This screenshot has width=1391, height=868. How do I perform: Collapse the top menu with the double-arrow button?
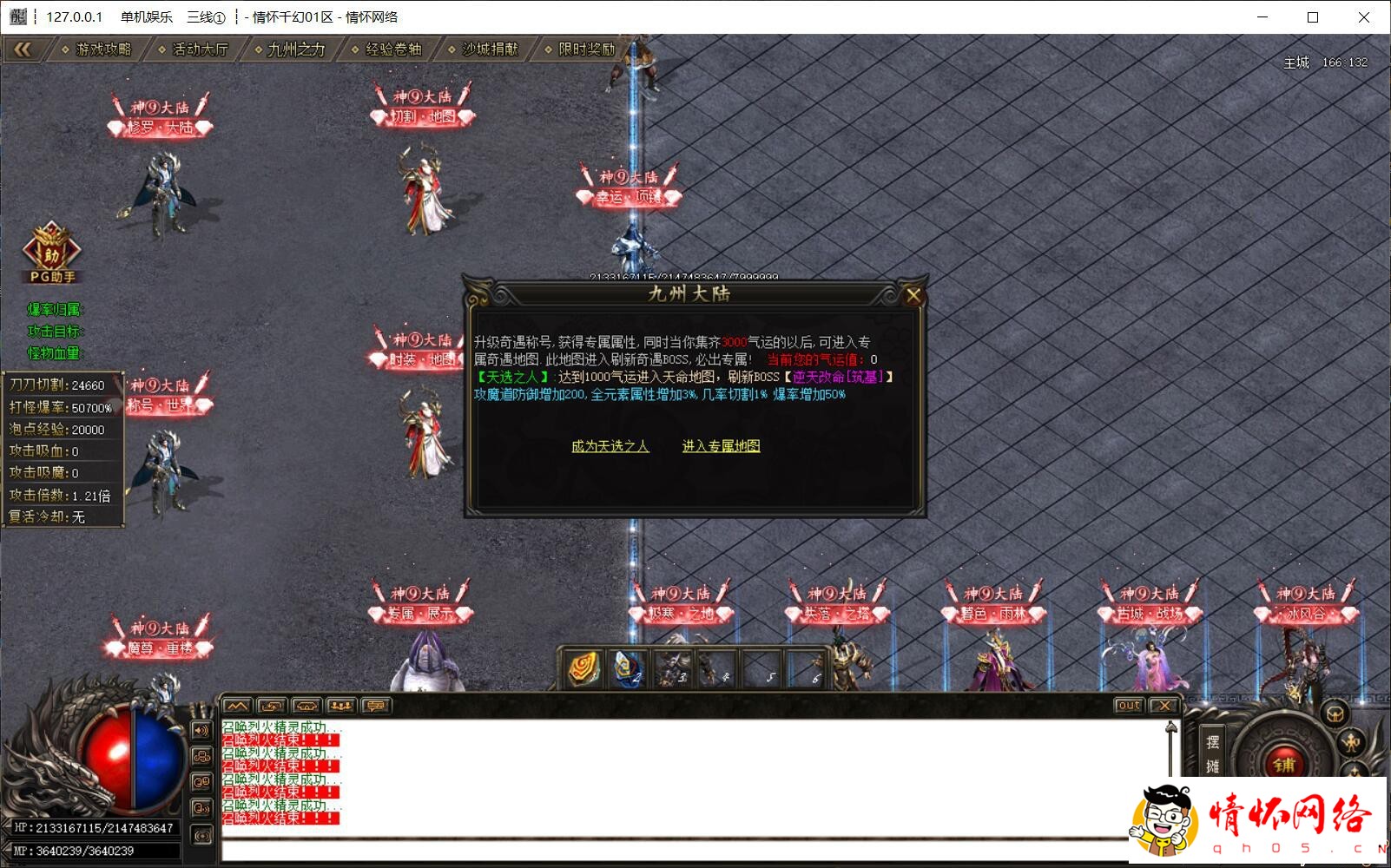23,49
